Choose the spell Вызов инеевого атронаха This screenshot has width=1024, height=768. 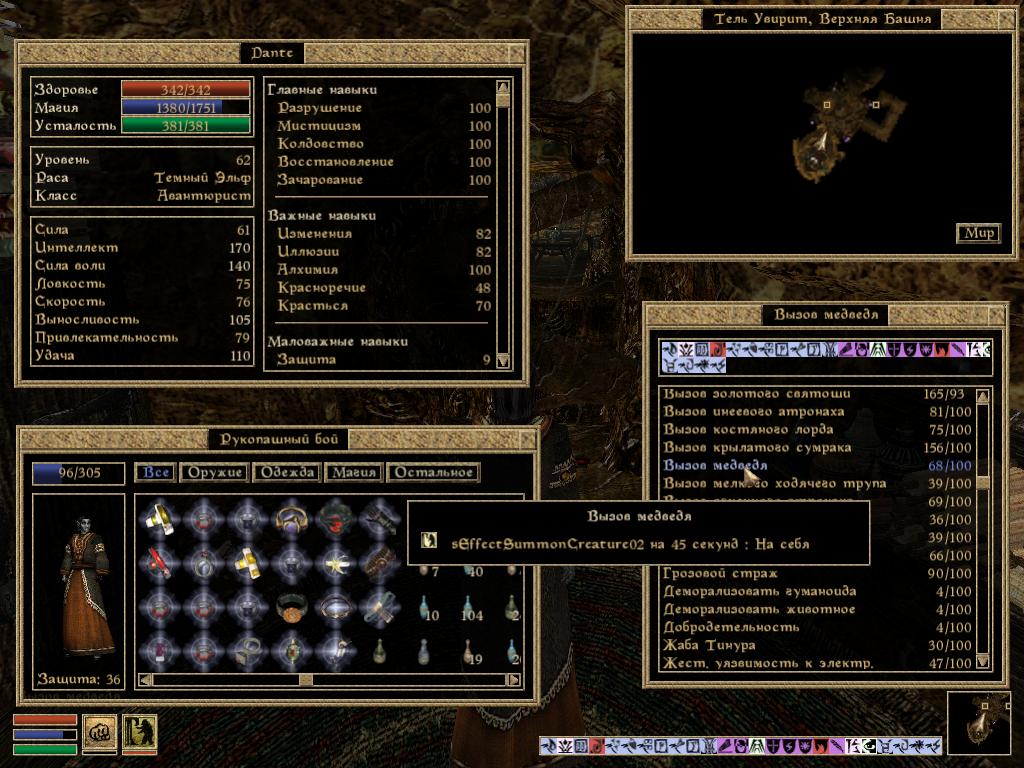[754, 412]
